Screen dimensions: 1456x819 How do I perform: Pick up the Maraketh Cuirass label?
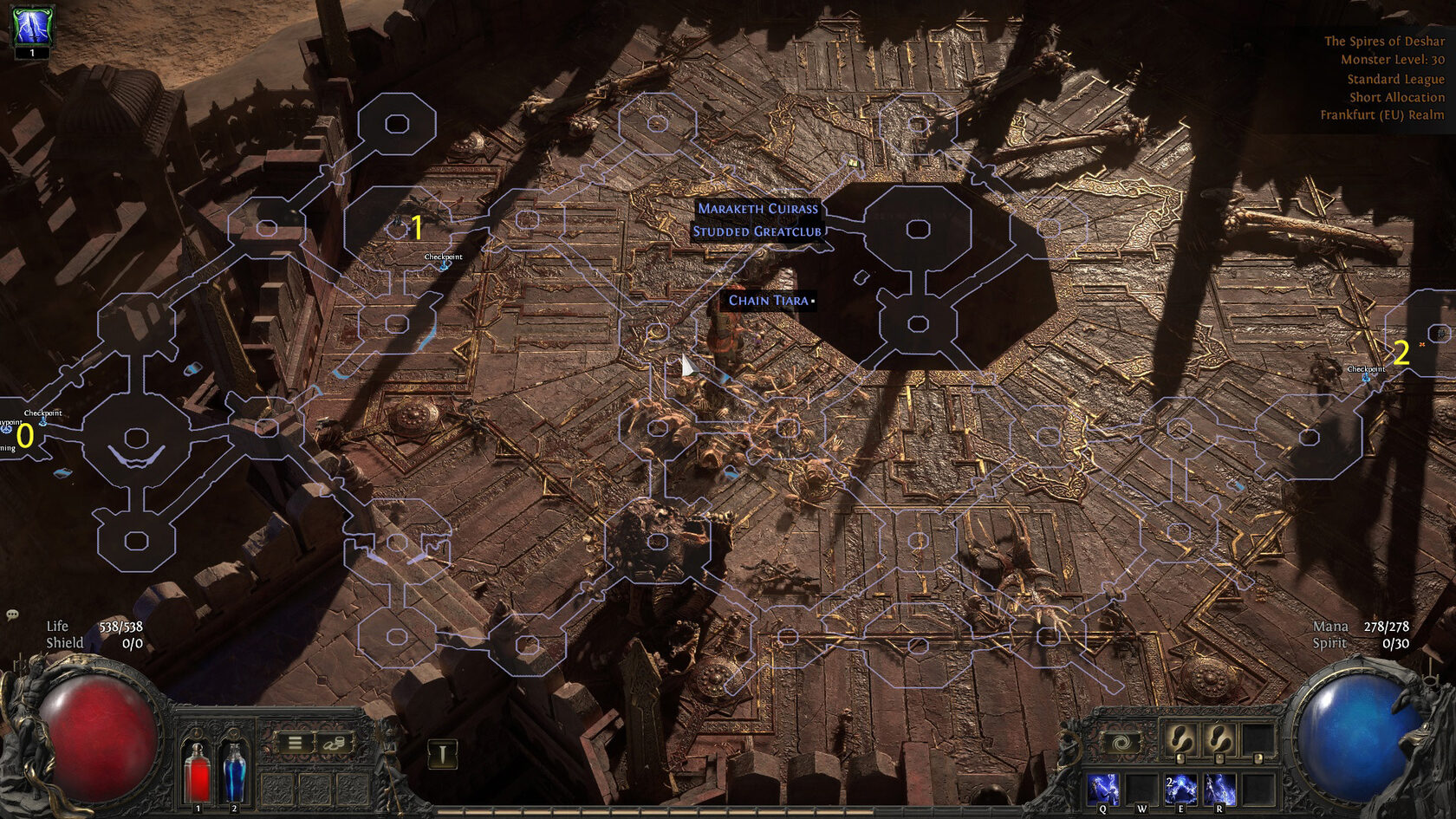coord(757,209)
